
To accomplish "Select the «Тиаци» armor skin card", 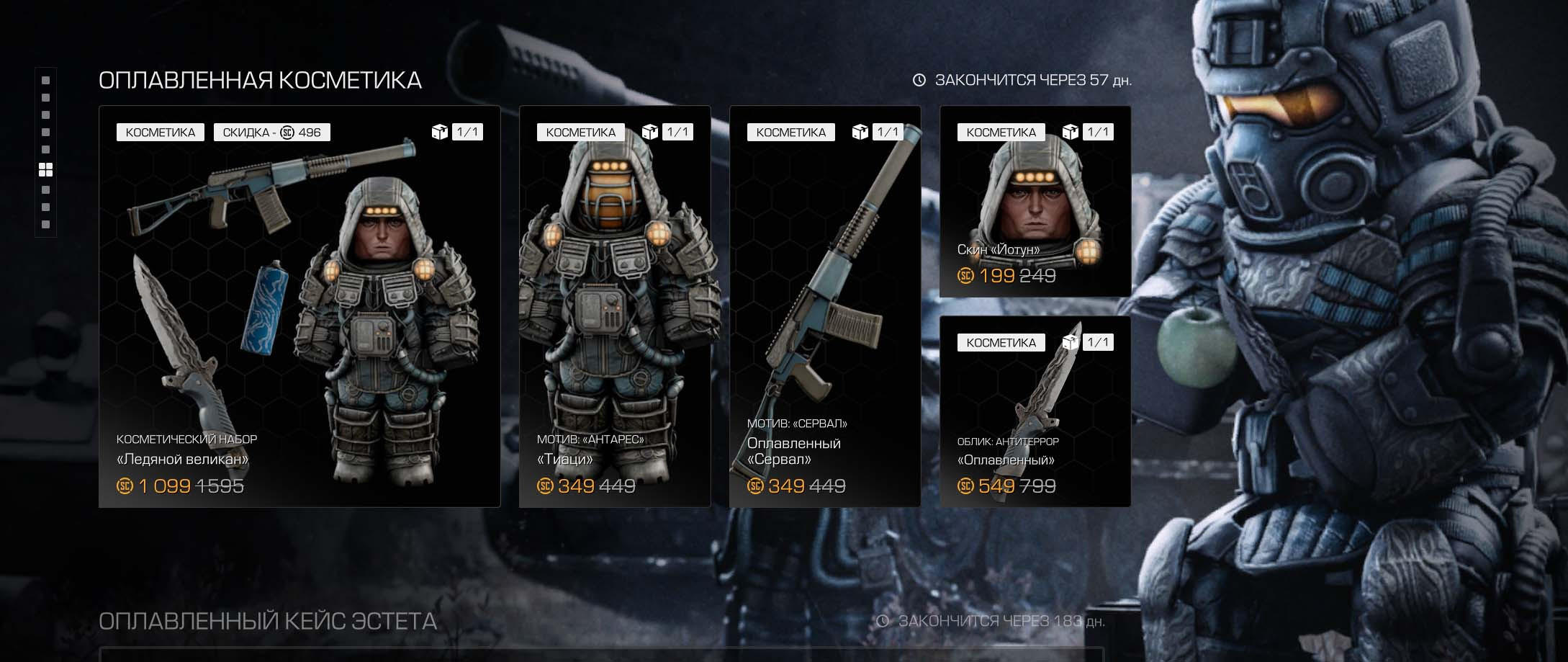I will (614, 306).
